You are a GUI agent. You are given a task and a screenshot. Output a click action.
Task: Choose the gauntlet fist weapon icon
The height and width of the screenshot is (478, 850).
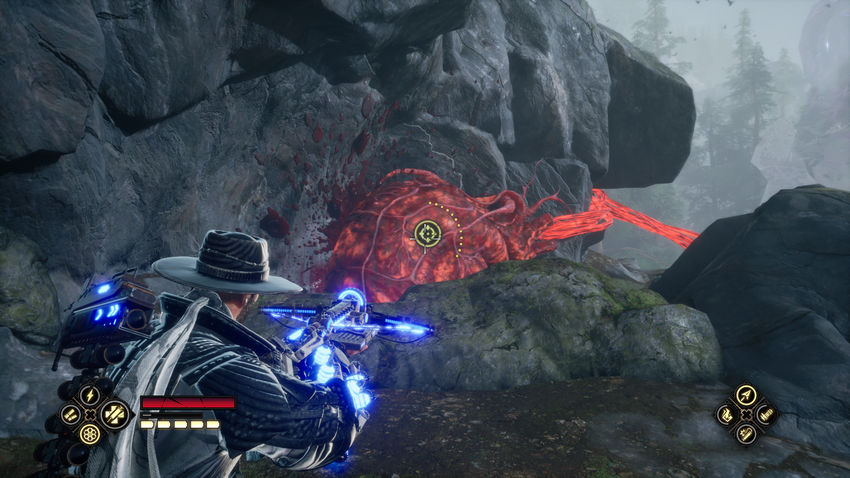pyautogui.click(x=727, y=414)
